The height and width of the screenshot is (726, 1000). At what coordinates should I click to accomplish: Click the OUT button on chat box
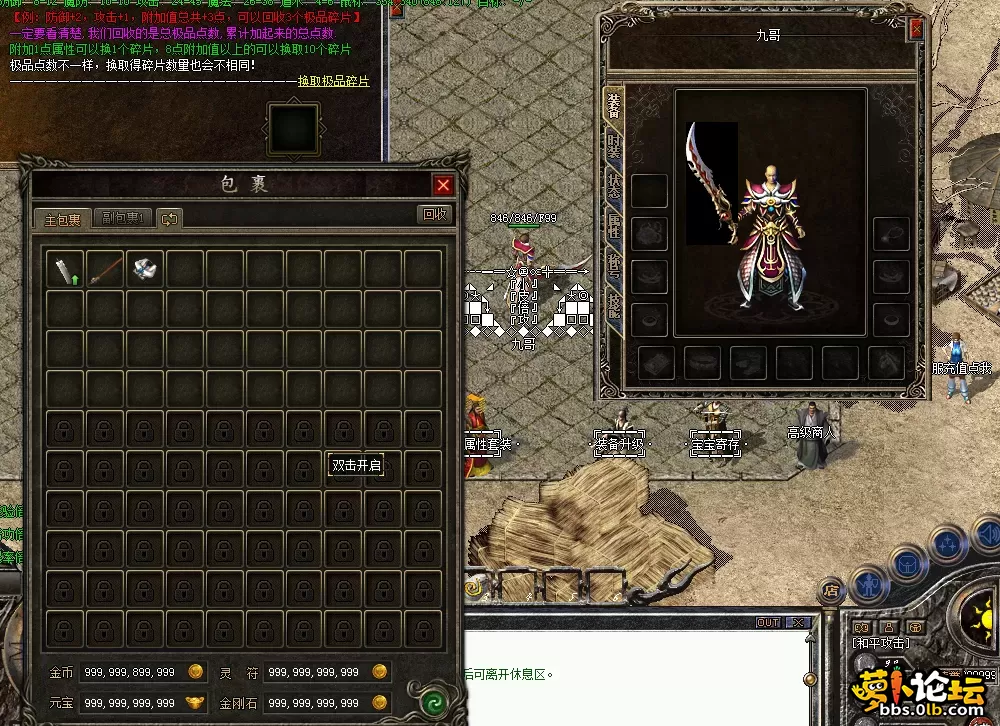(x=767, y=622)
